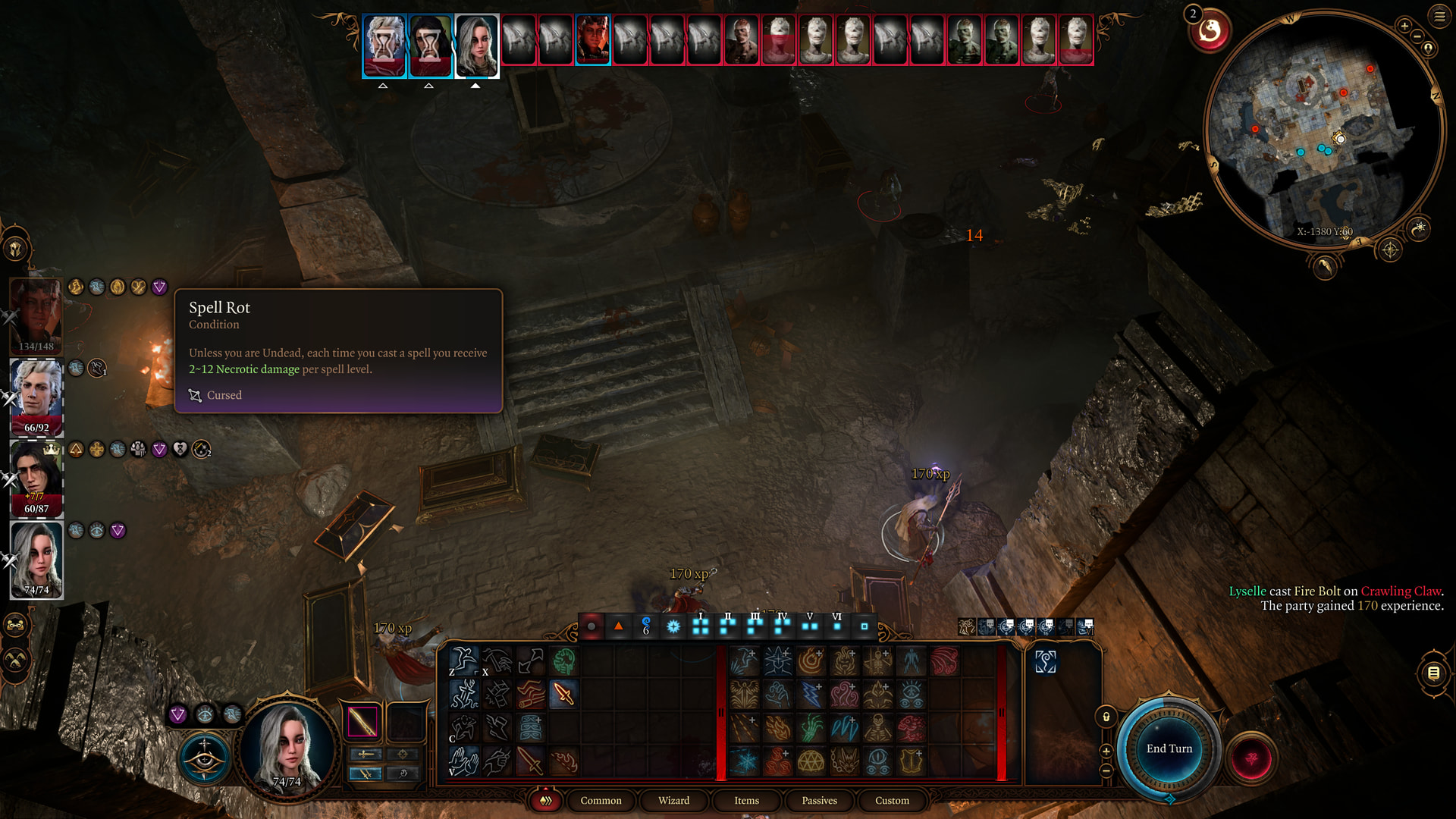Open the Items hotbar tab
This screenshot has width=1456, height=819.
click(x=746, y=800)
